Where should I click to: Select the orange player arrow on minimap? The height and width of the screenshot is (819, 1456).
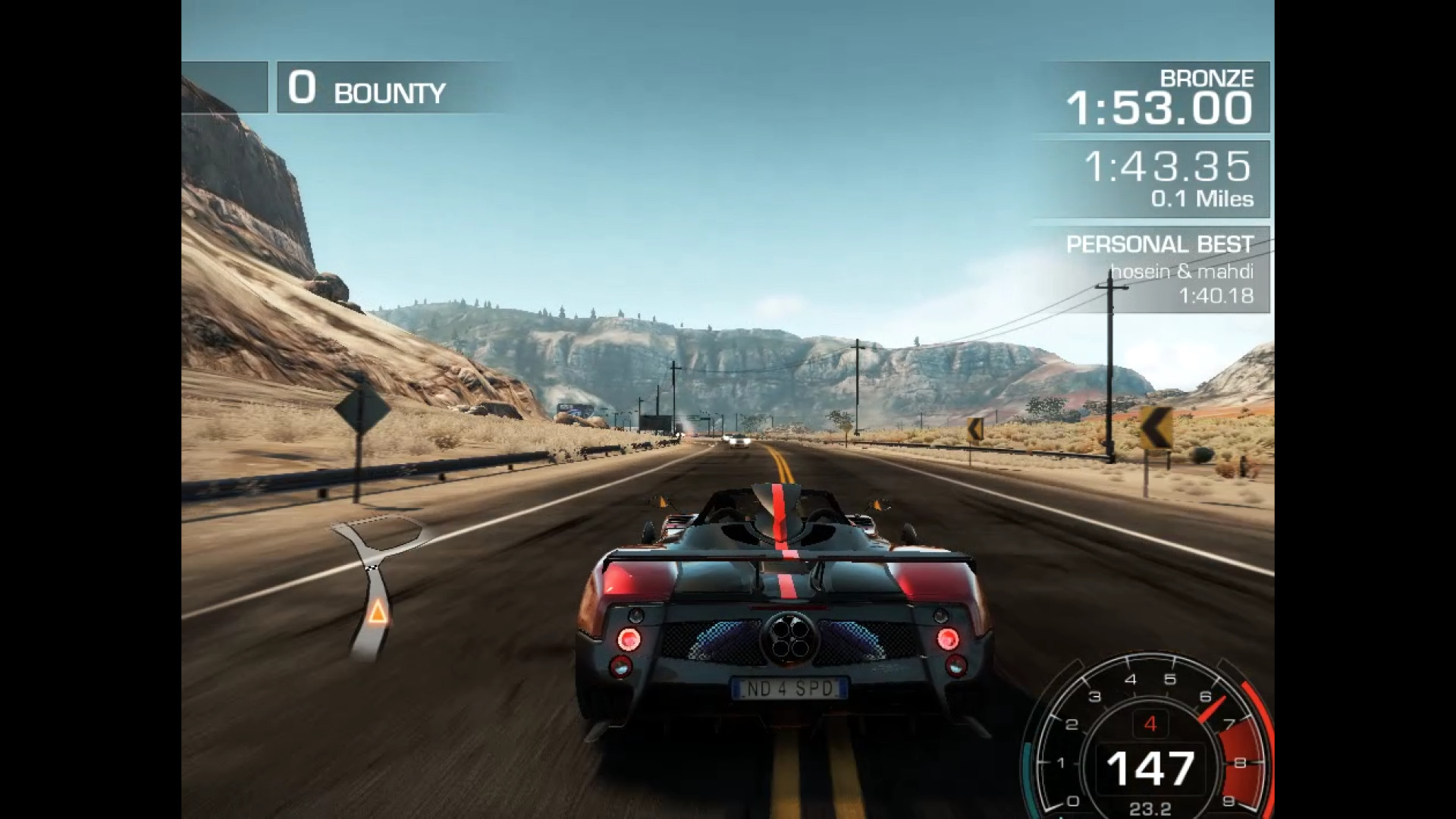(377, 611)
